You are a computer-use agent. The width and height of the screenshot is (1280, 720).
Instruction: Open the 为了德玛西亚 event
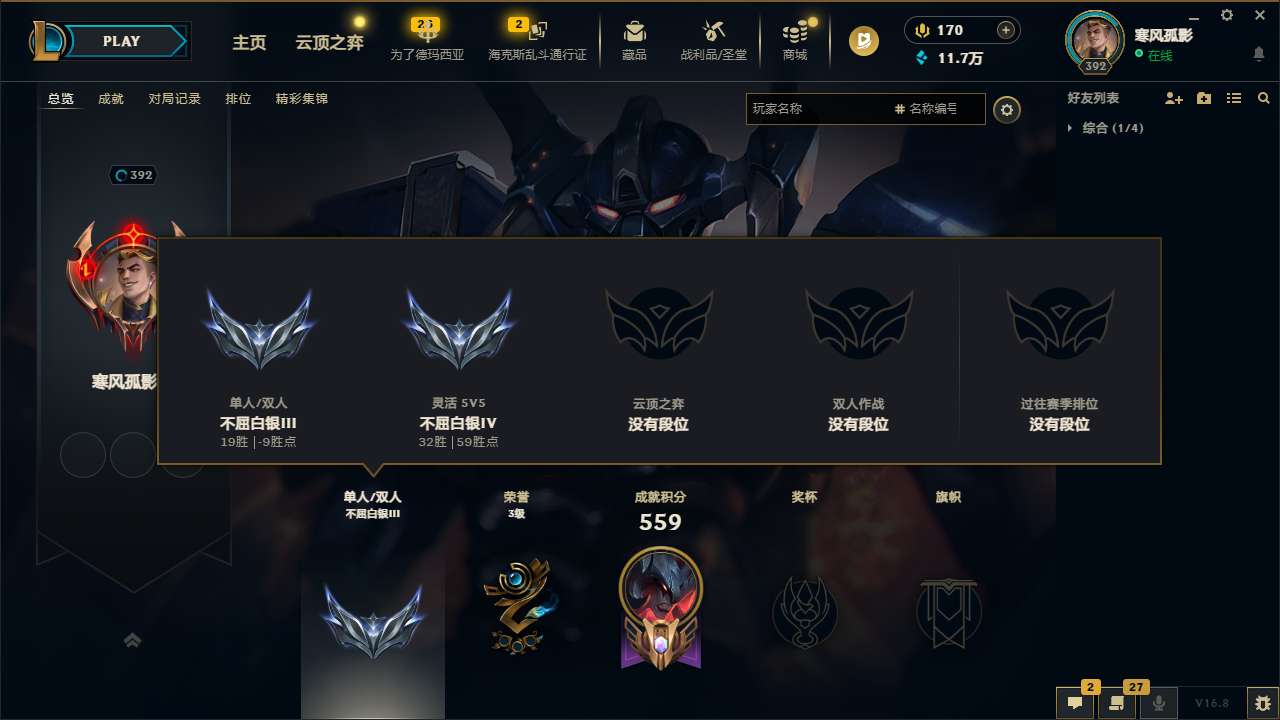coord(428,40)
